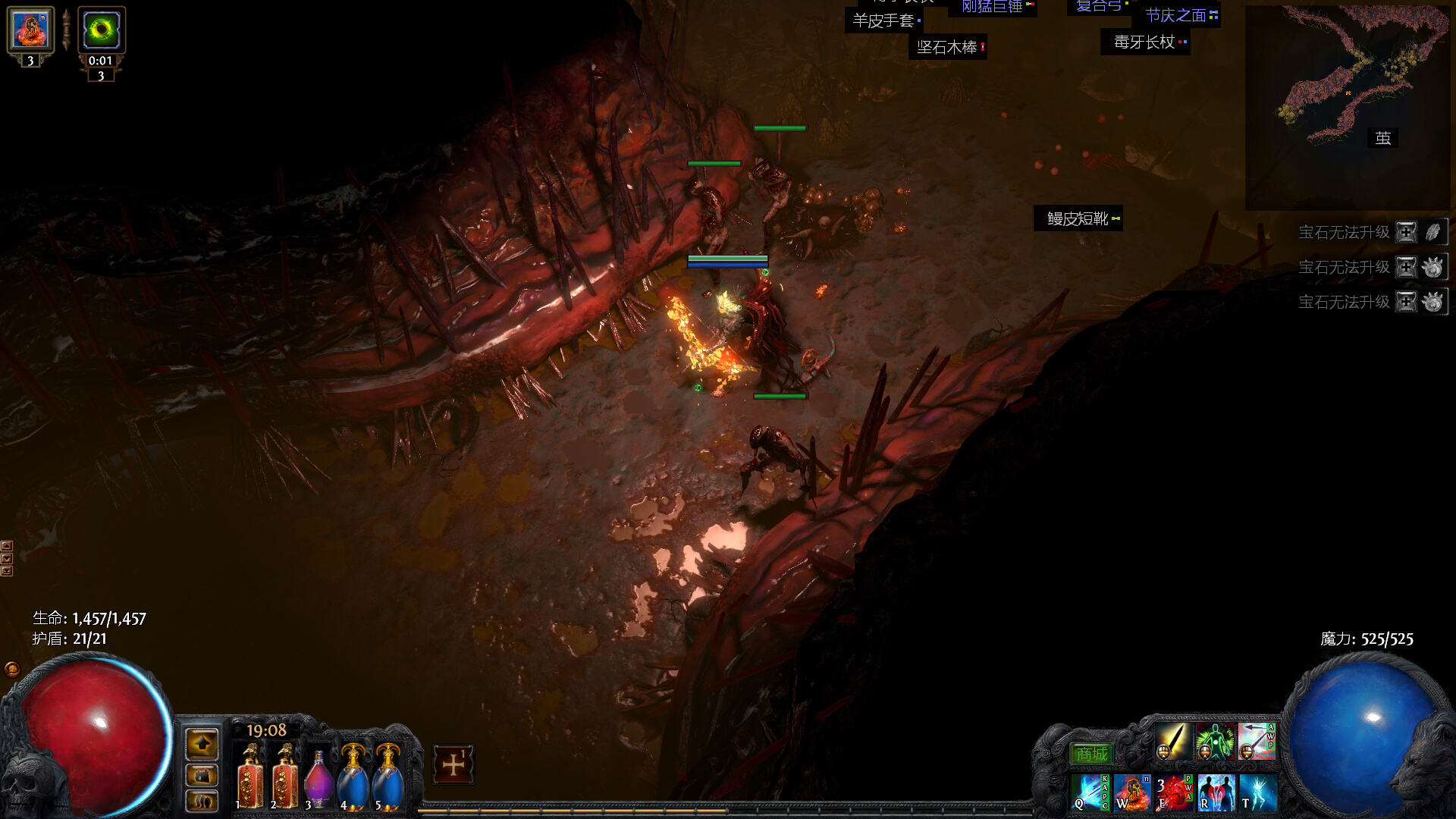This screenshot has width=1456, height=819.
Task: Open the passive point cross icon
Action: point(453,764)
